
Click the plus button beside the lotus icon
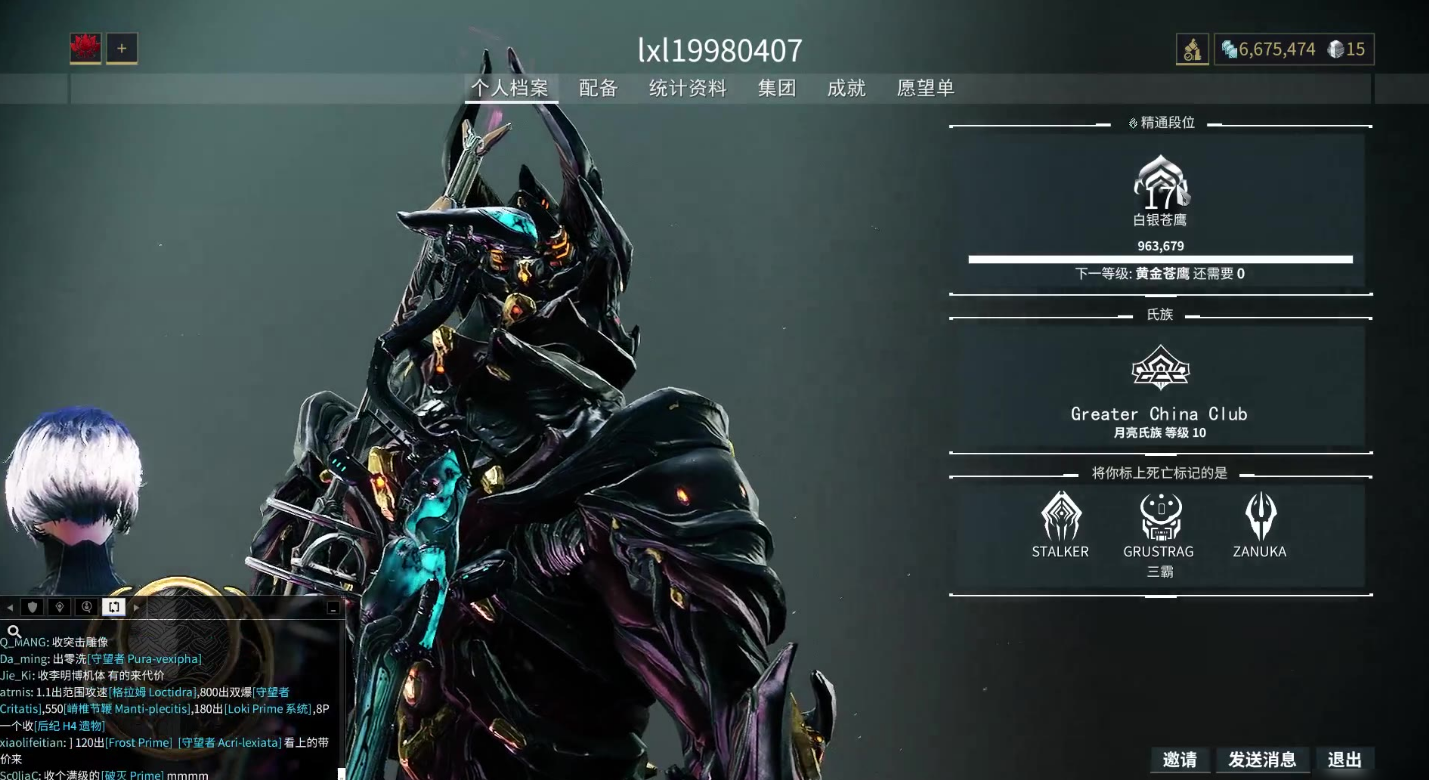pos(122,48)
